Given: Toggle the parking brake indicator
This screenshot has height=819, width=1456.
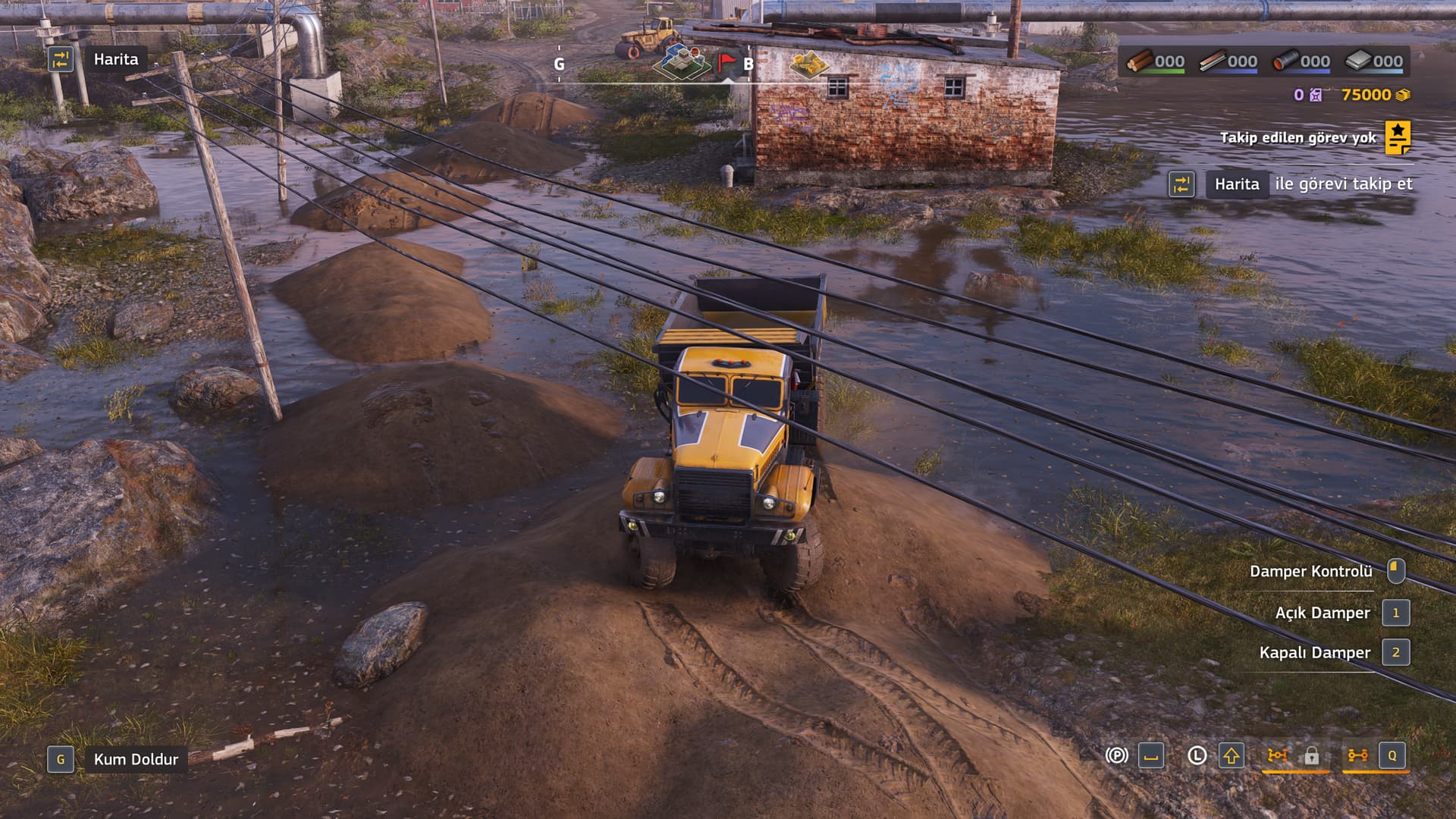Looking at the screenshot, I should pyautogui.click(x=1116, y=756).
